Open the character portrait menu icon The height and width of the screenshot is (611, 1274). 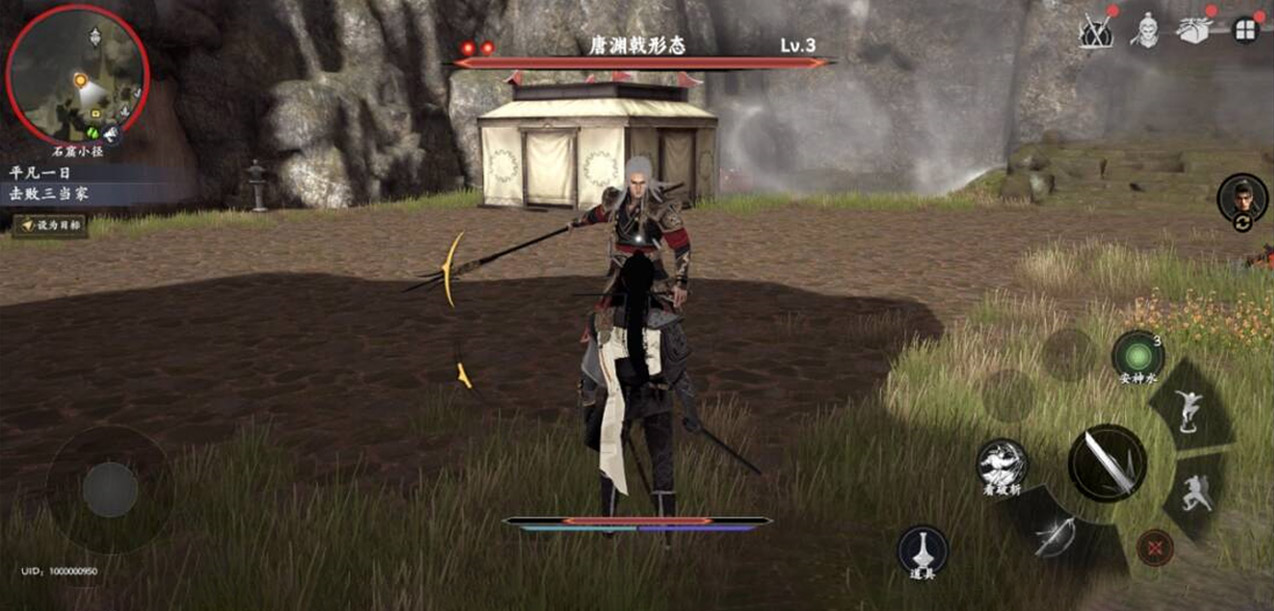(1144, 31)
